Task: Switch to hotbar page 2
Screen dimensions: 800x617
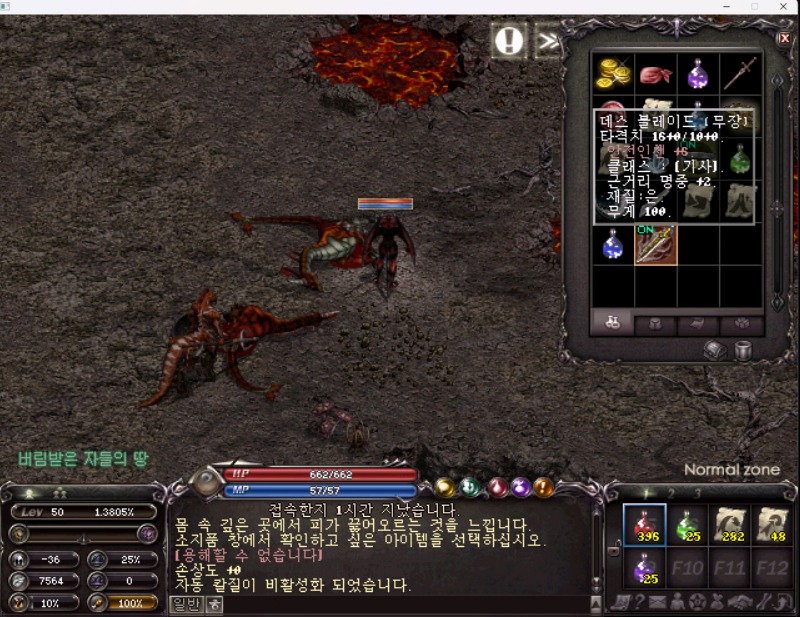Action: (672, 493)
